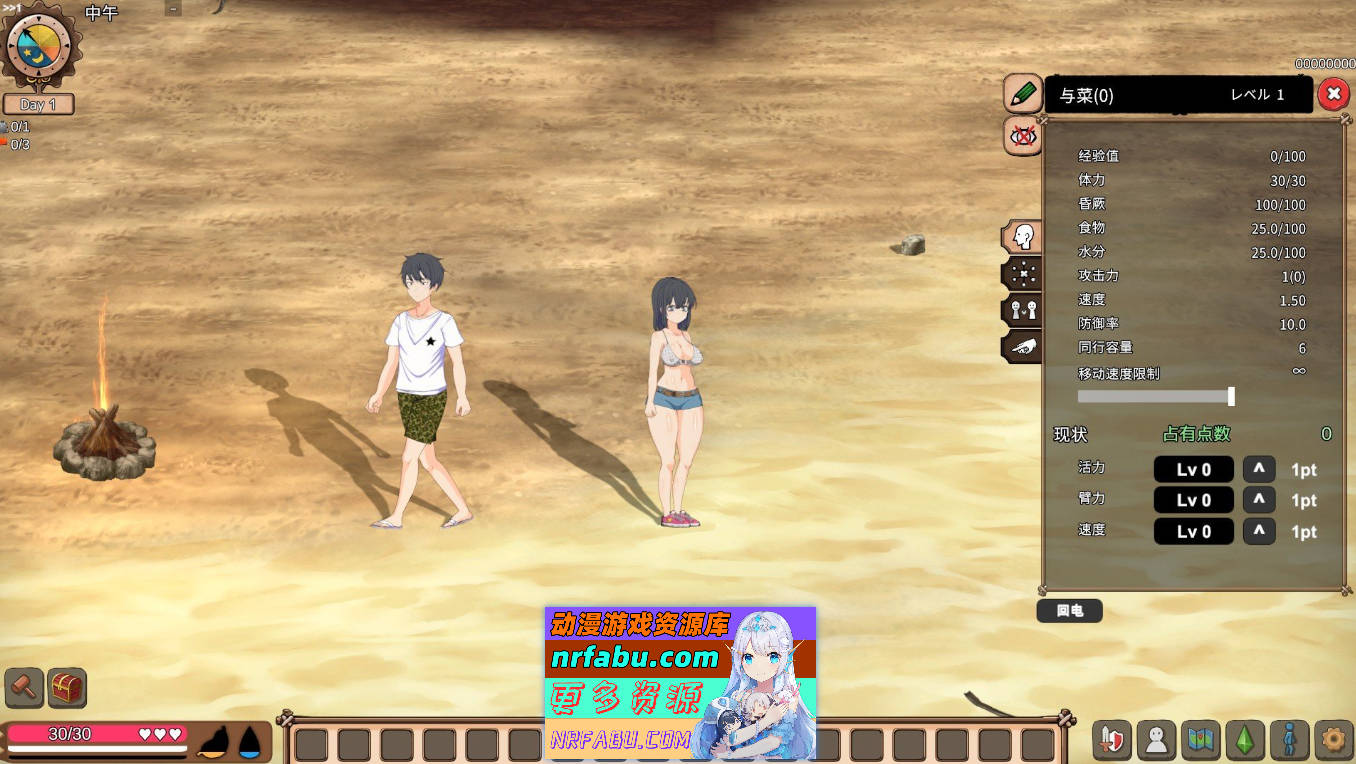Open the blue character pose icon
1356x764 pixels.
click(1287, 740)
